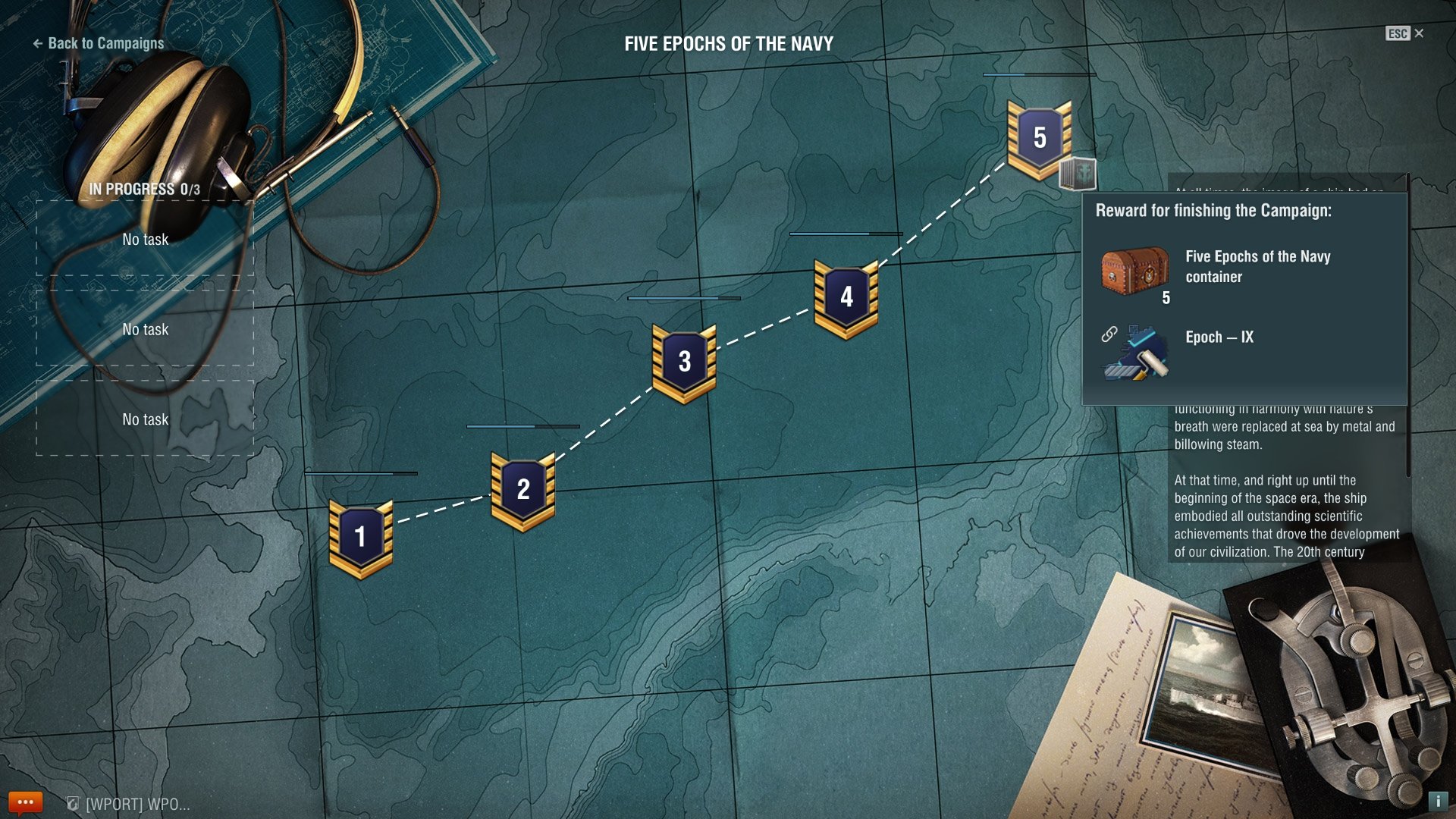Choose mission badge 3
This screenshot has height=819, width=1456.
684,362
